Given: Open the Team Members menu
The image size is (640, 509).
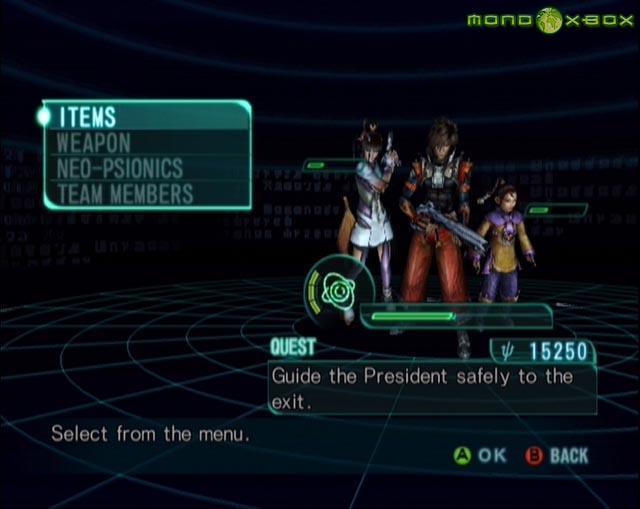Looking at the screenshot, I should click(x=125, y=193).
